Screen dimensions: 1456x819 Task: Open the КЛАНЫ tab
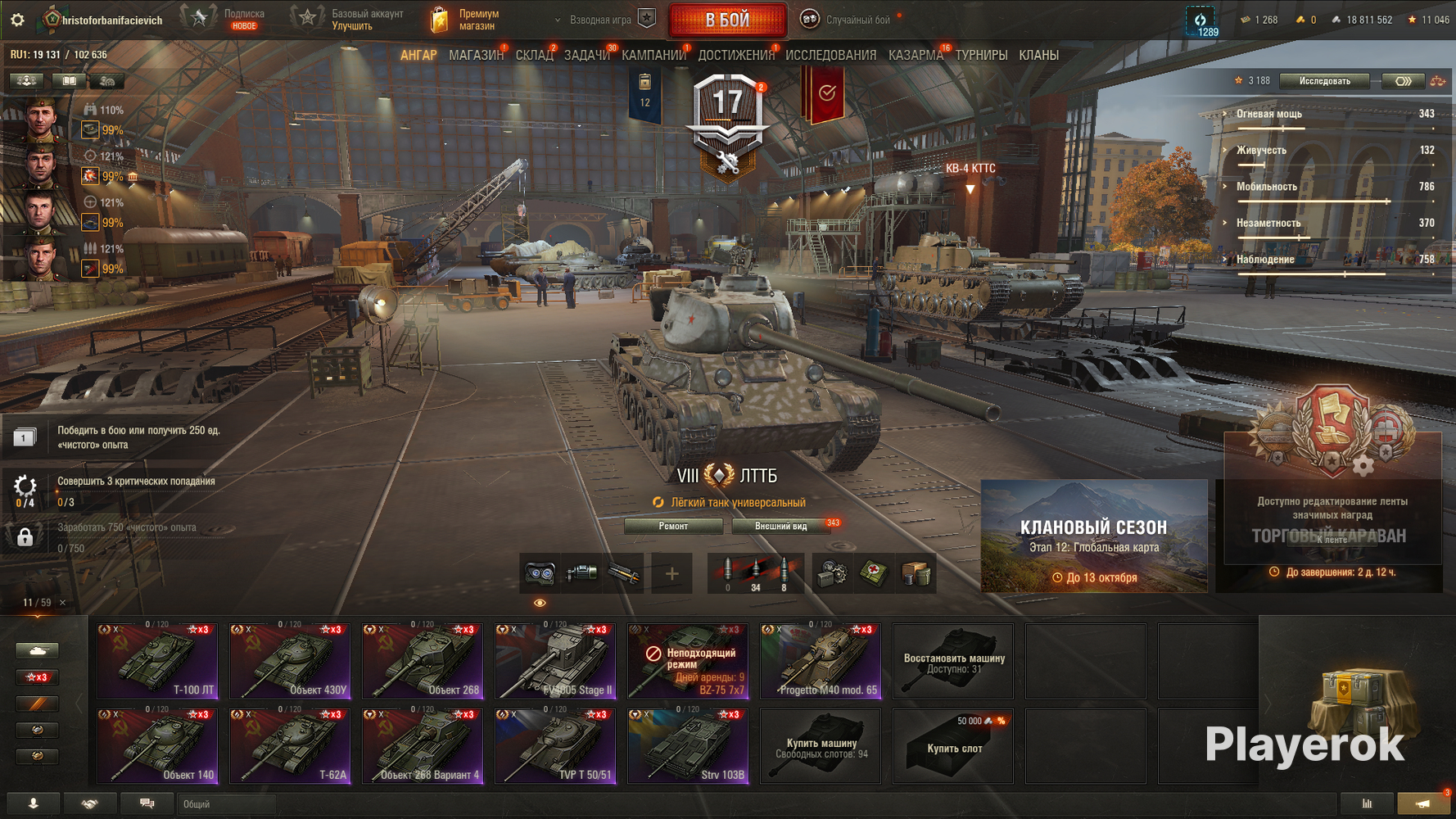[x=1038, y=55]
